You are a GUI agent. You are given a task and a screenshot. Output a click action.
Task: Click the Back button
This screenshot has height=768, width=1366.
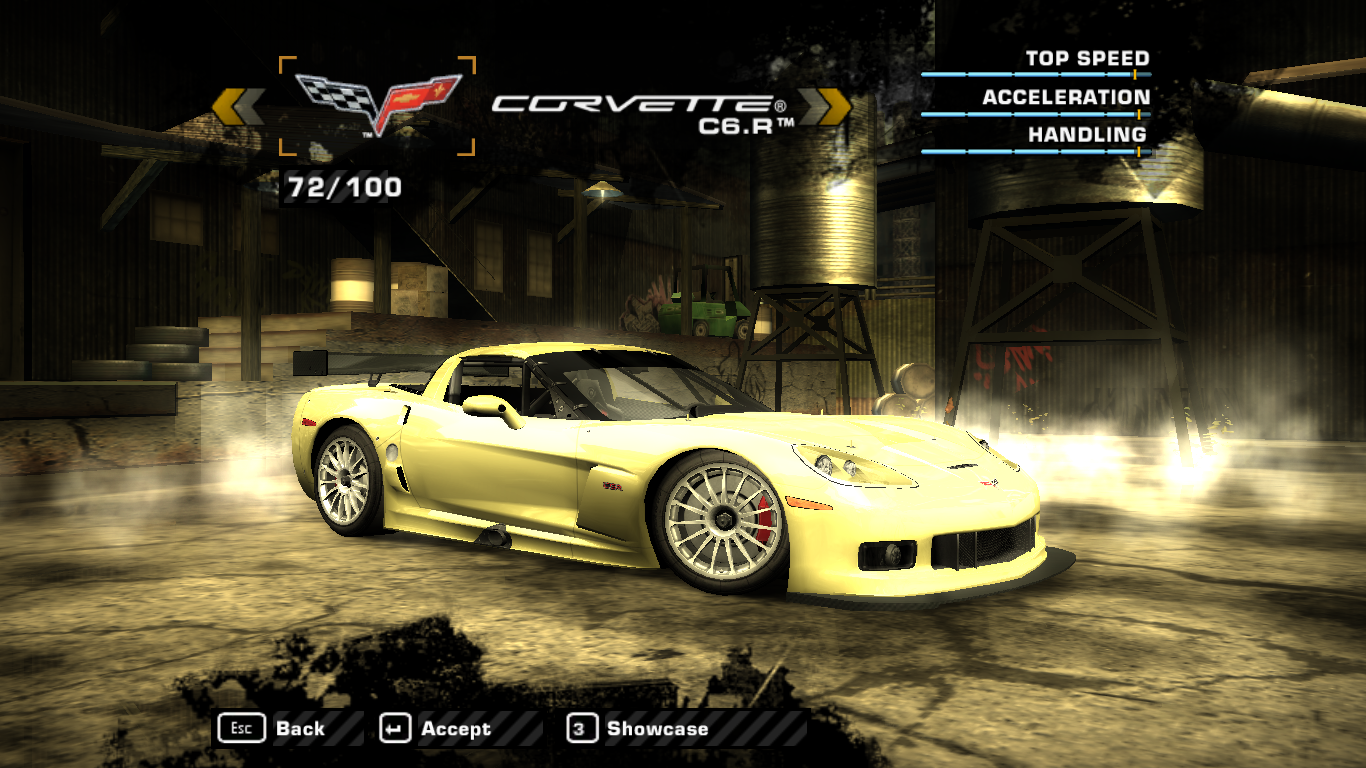tap(273, 729)
